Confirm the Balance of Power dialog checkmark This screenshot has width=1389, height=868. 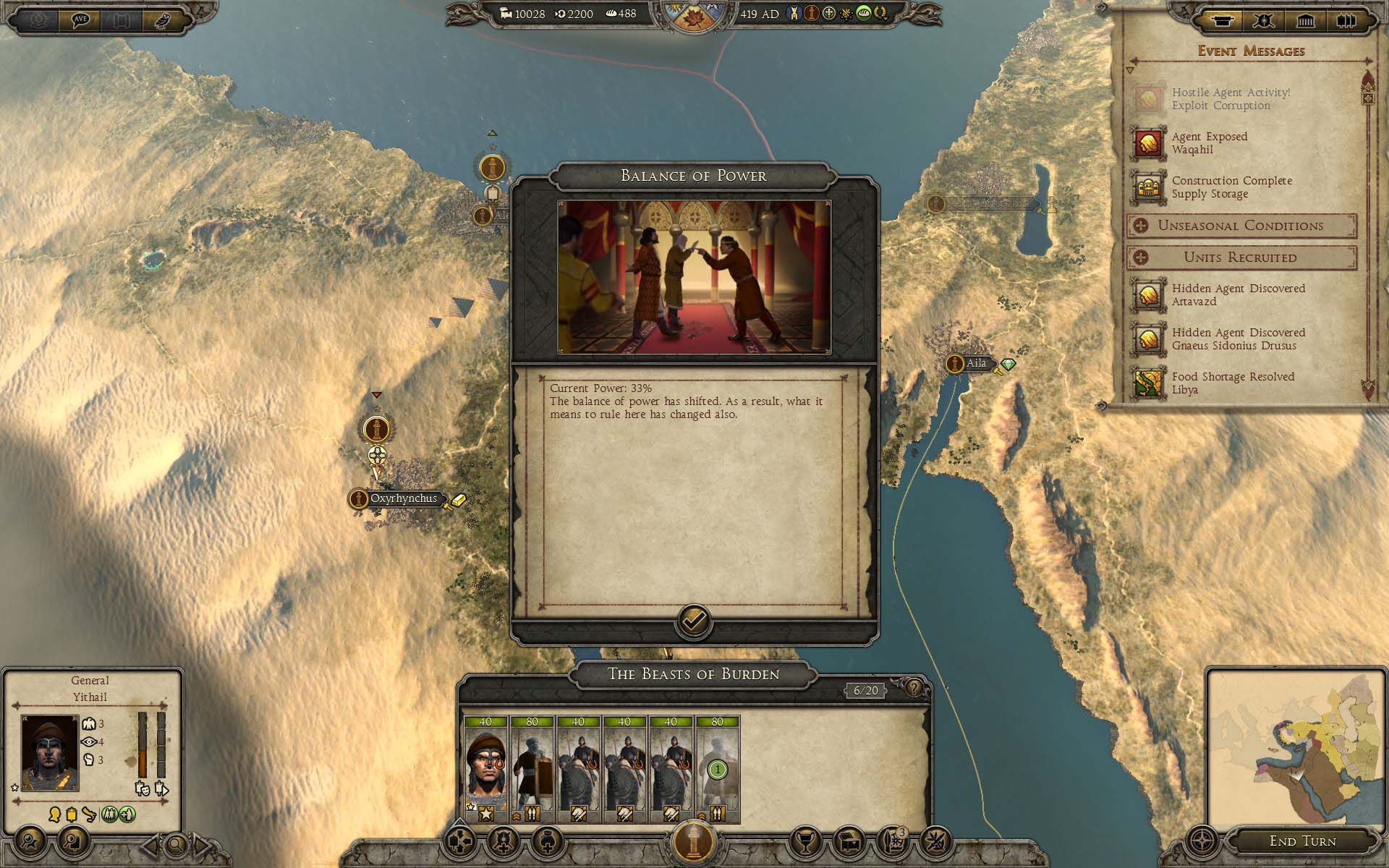point(694,621)
